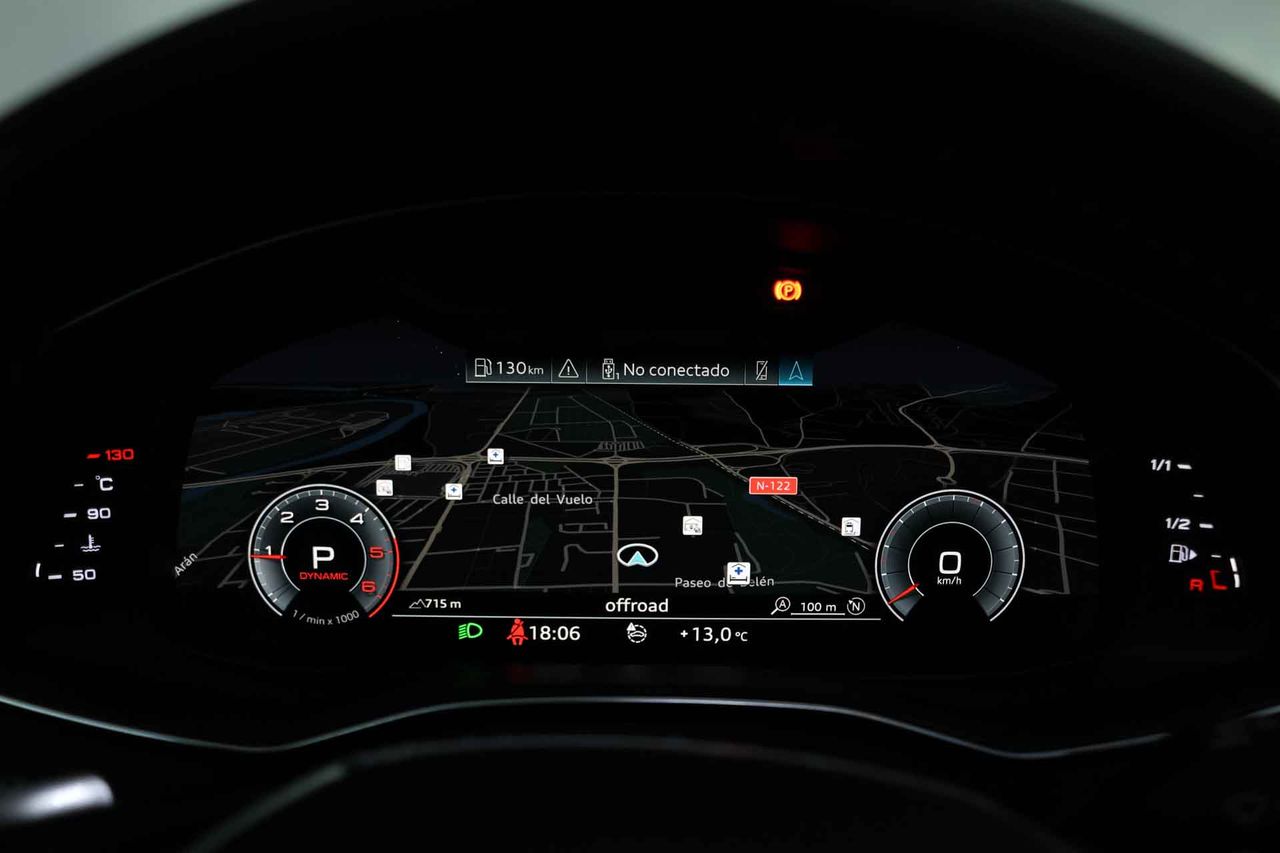The image size is (1280, 853).
Task: Click the 100 m map scale
Action: click(x=818, y=607)
